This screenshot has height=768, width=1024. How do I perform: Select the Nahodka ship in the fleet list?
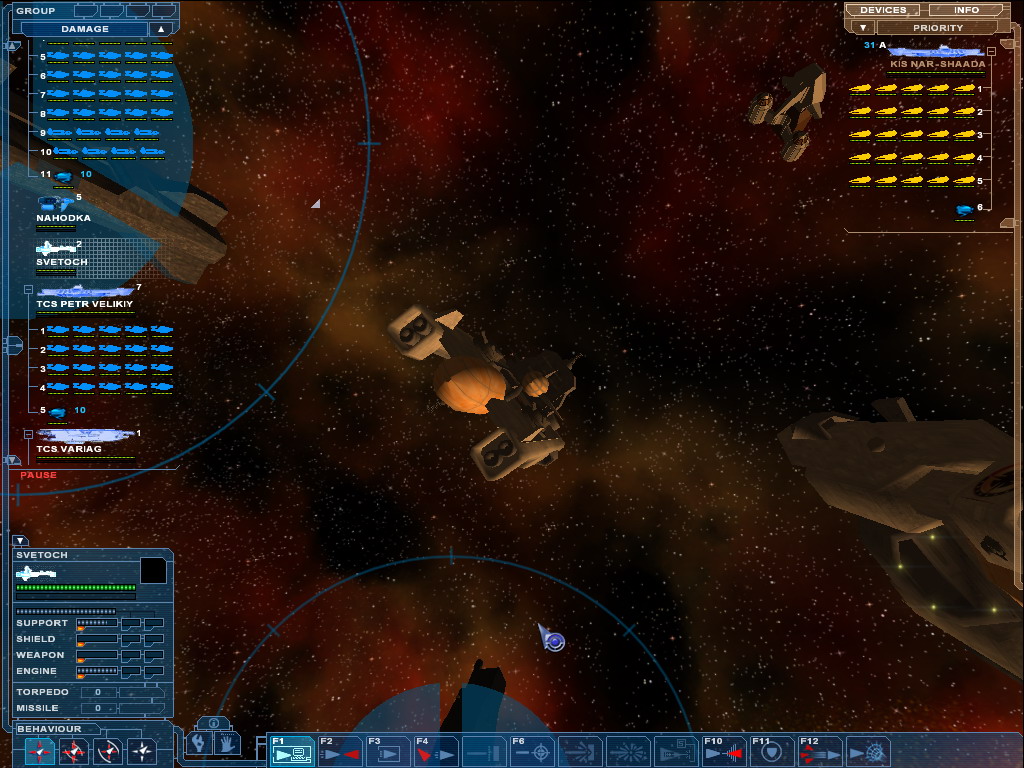62,209
